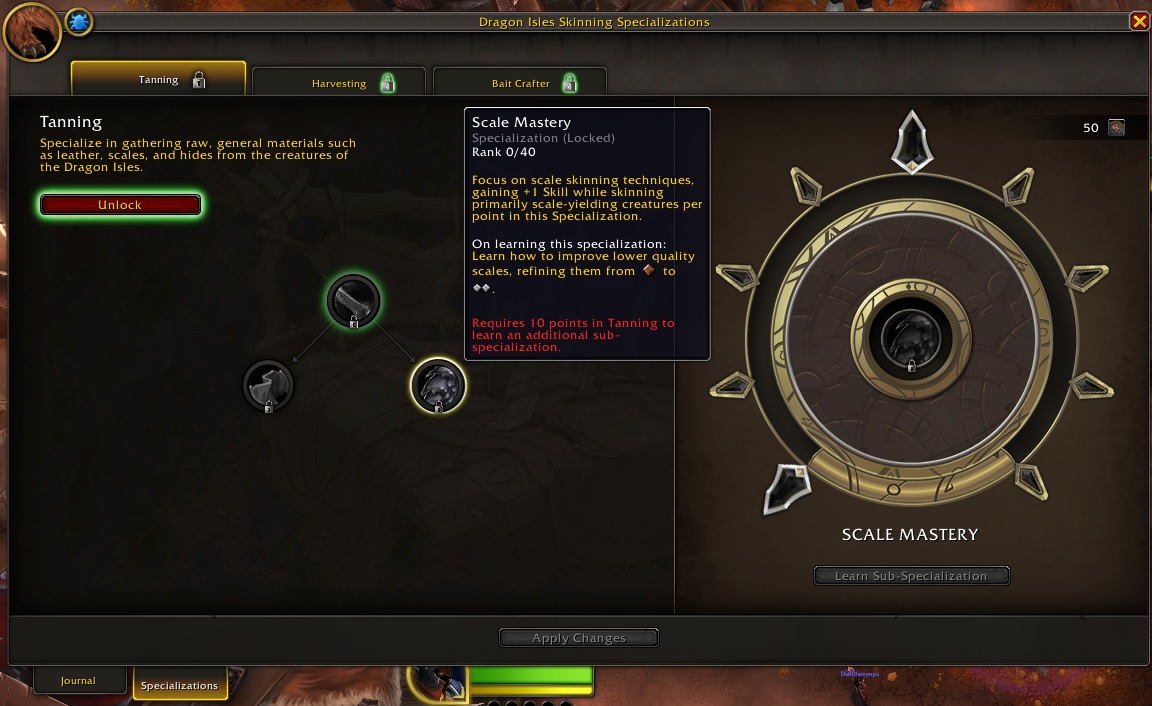Apply Changes to specializations
The width and height of the screenshot is (1152, 706).
pos(579,638)
